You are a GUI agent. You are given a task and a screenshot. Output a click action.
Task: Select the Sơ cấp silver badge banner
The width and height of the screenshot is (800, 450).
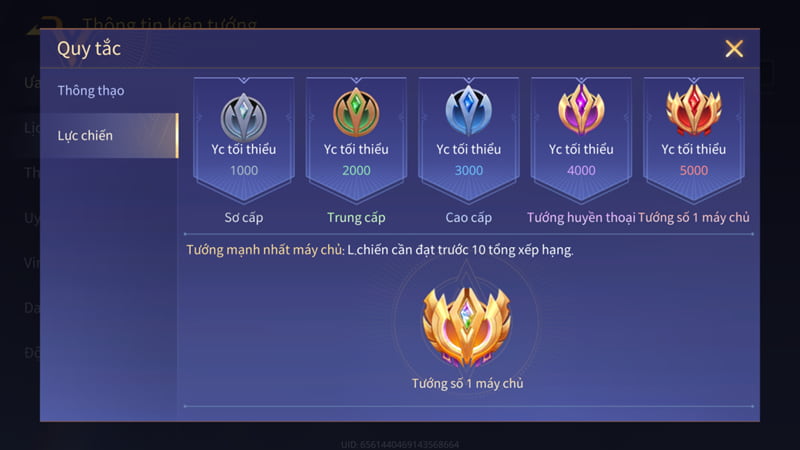pyautogui.click(x=244, y=136)
